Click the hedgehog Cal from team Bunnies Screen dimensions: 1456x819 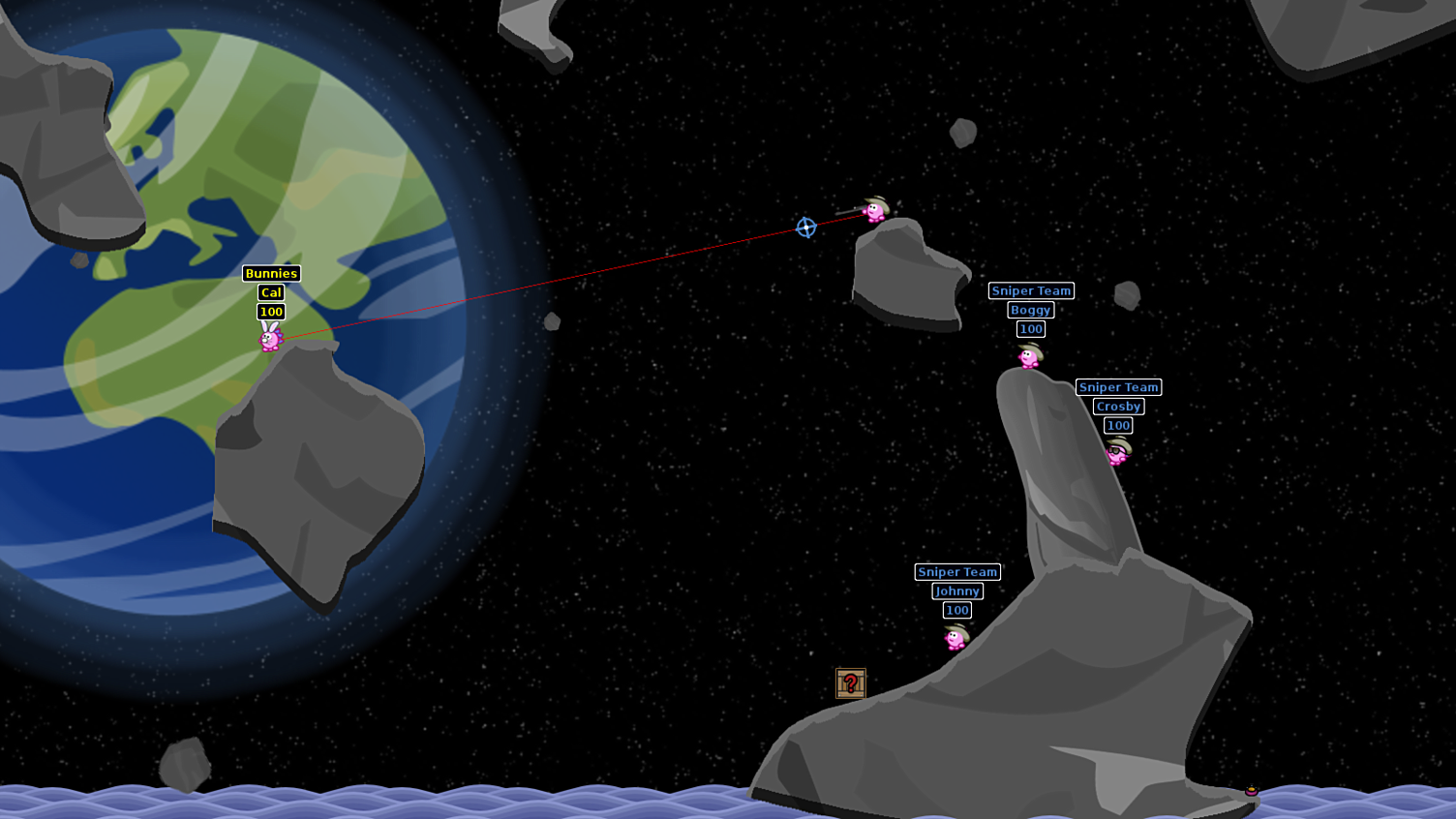(x=269, y=340)
